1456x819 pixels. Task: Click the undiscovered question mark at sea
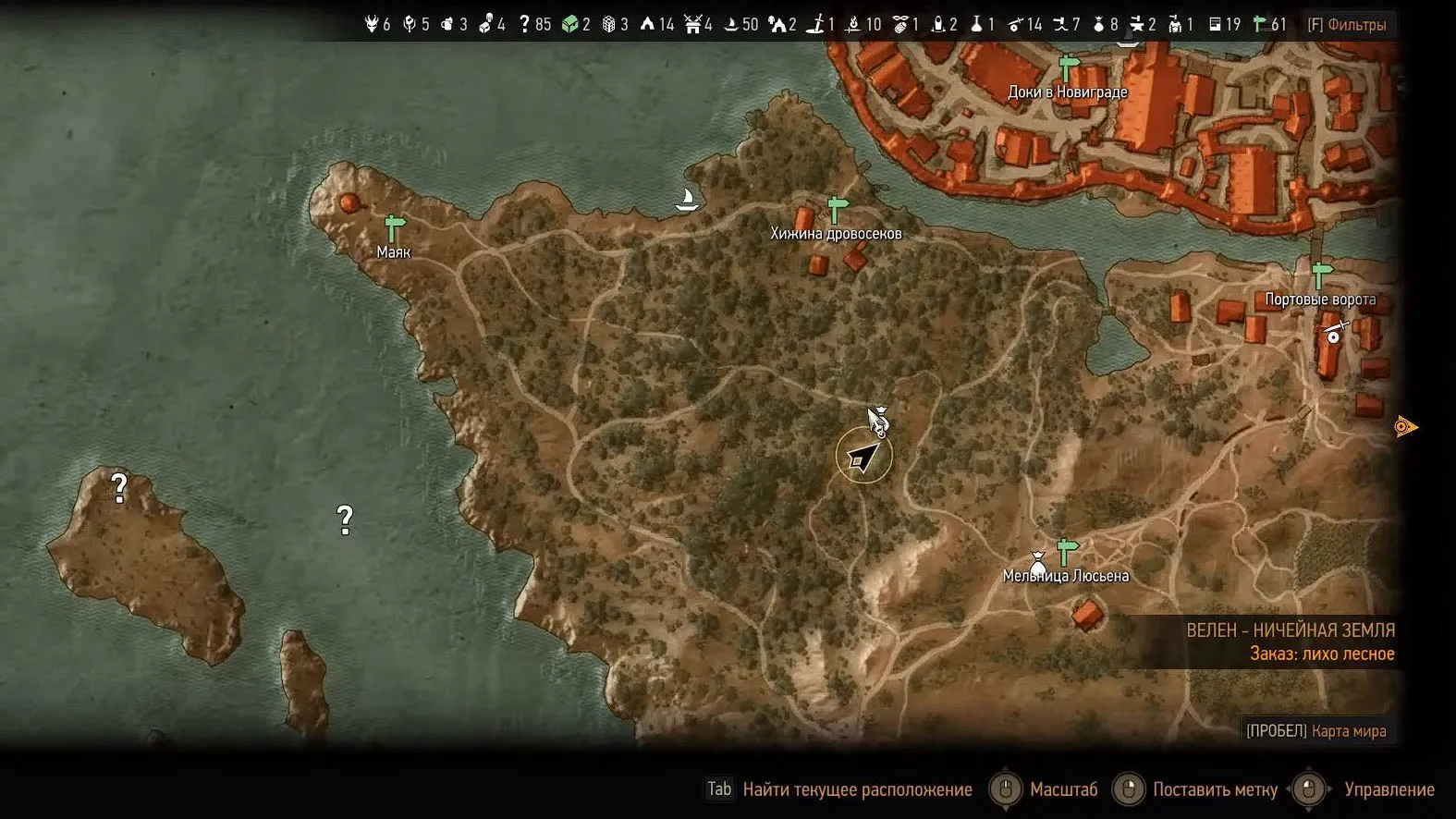click(x=345, y=520)
